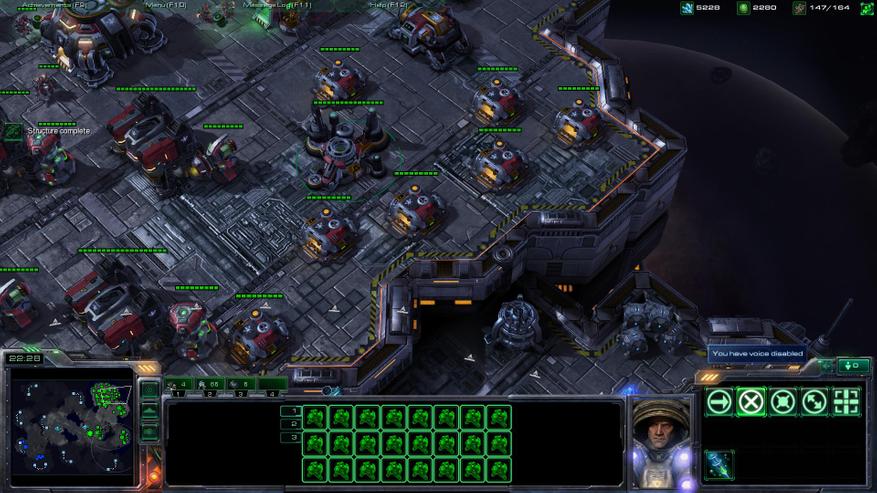Switch to selection page 2
Image resolution: width=877 pixels, height=493 pixels.
[x=292, y=424]
